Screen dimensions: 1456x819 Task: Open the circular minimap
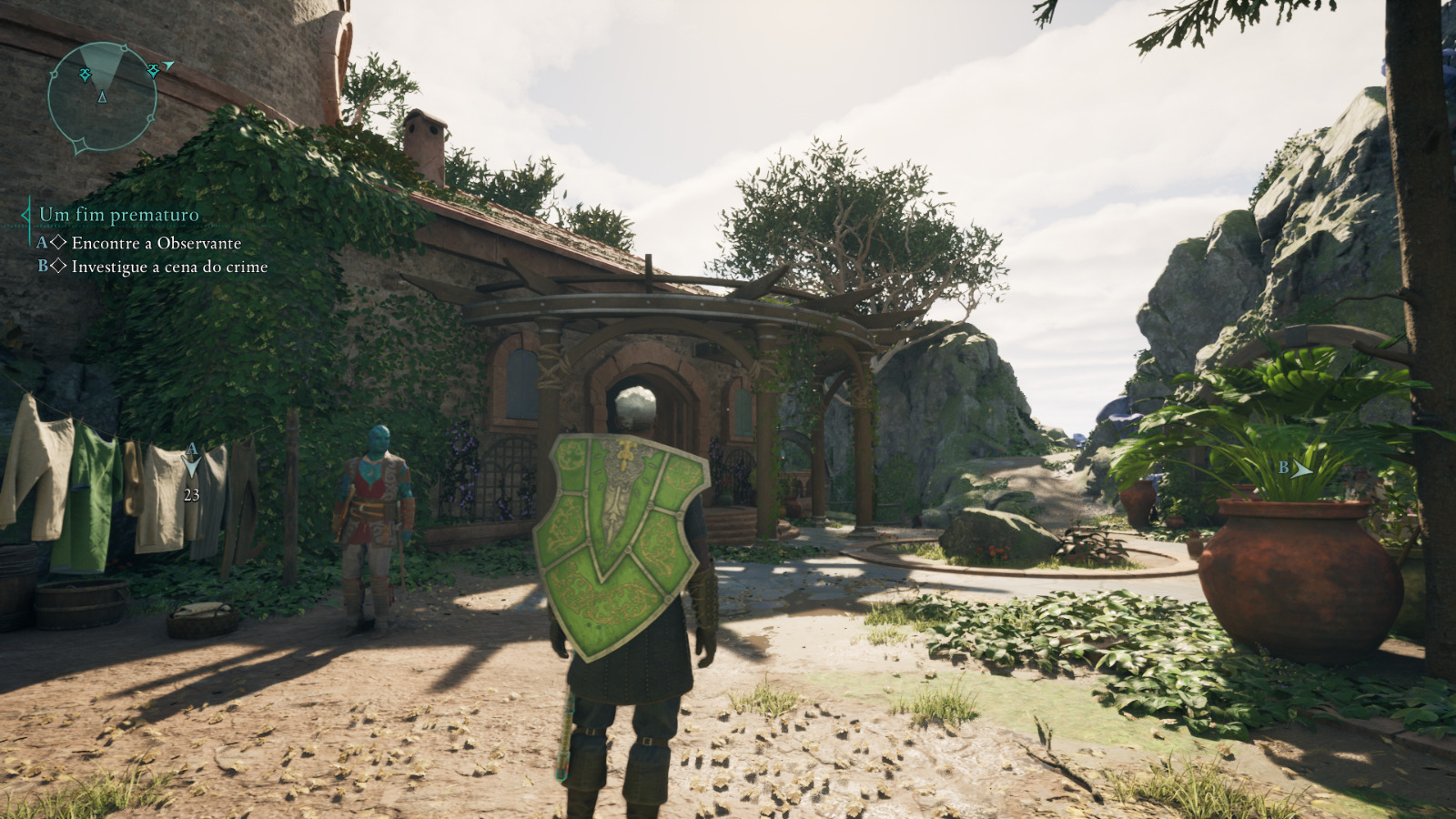[102, 96]
